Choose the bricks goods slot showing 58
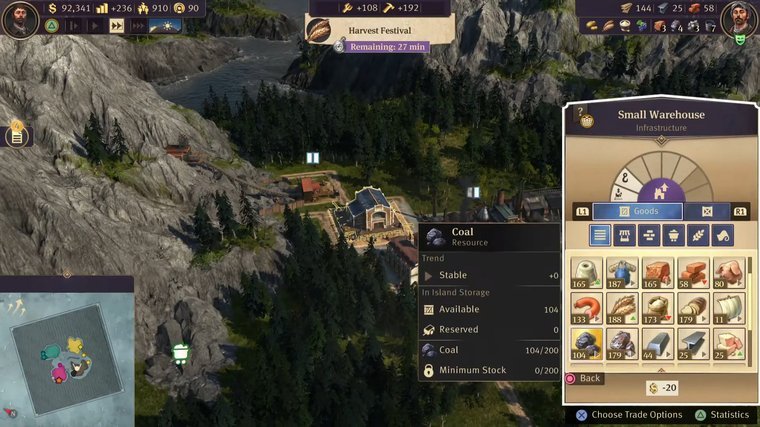 click(693, 272)
